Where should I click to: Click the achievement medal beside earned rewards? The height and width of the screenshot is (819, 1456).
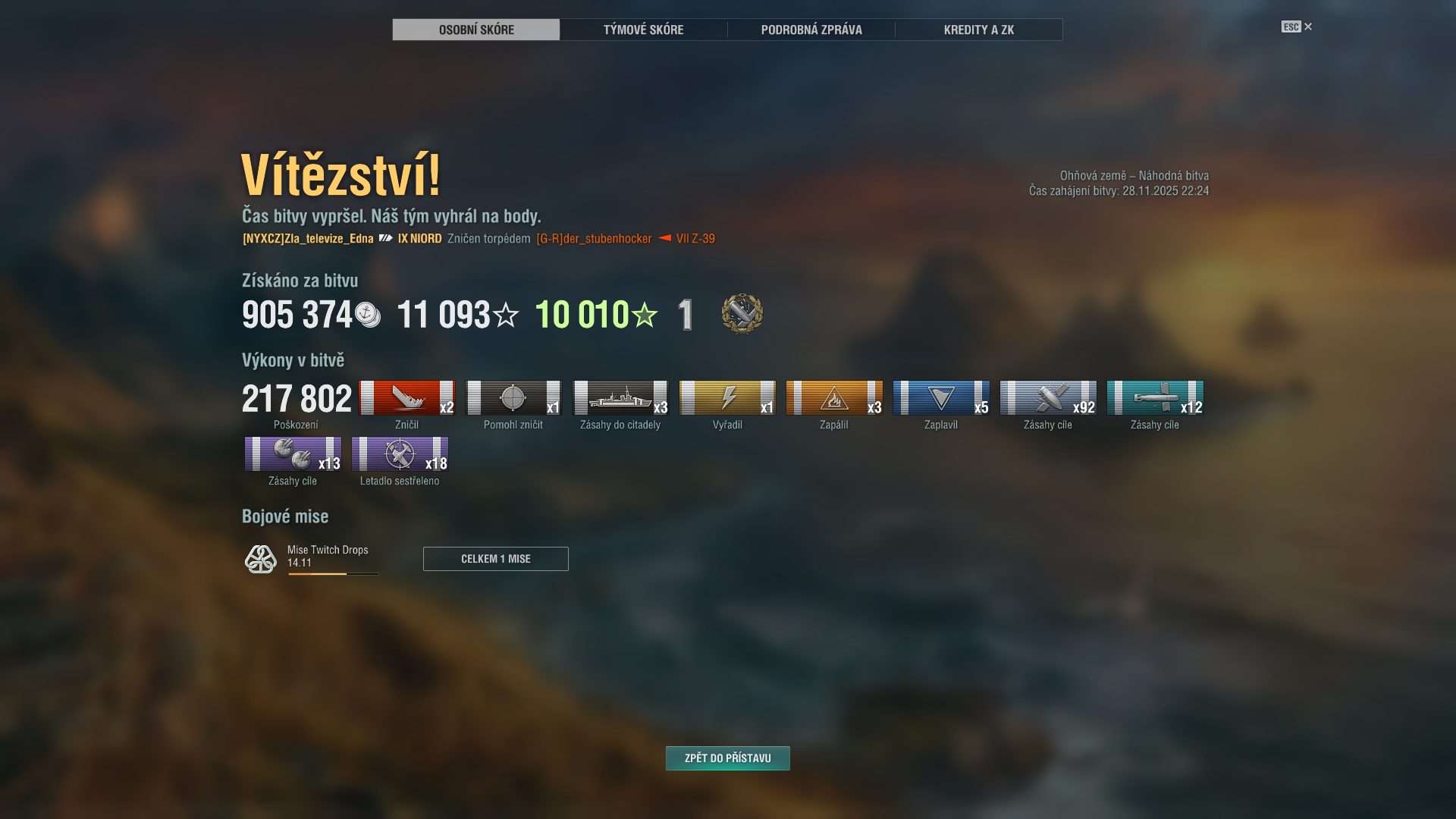point(742,314)
